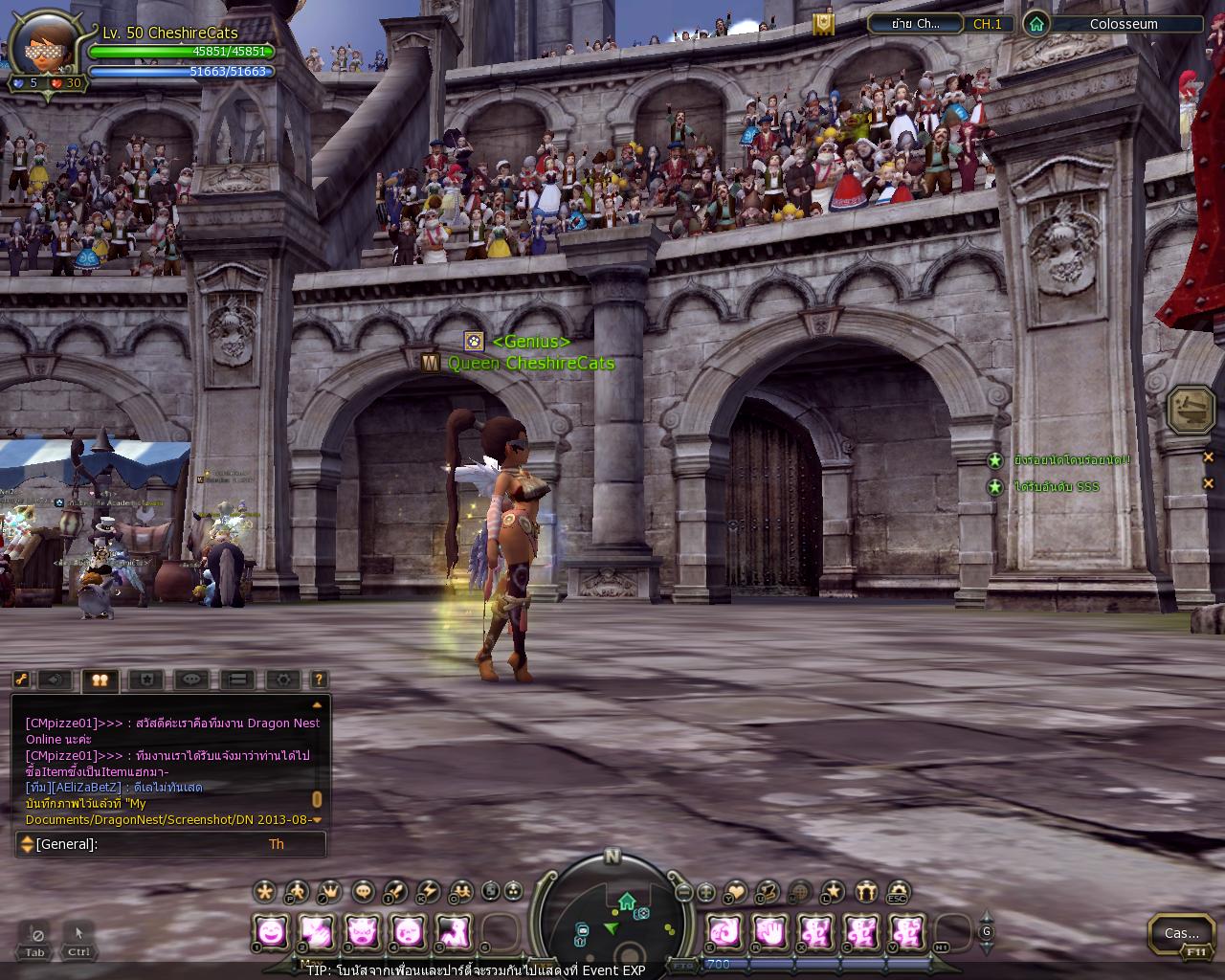Click the green house icon beside Colosseum
Image resolution: width=1225 pixels, height=980 pixels.
coord(1036,24)
